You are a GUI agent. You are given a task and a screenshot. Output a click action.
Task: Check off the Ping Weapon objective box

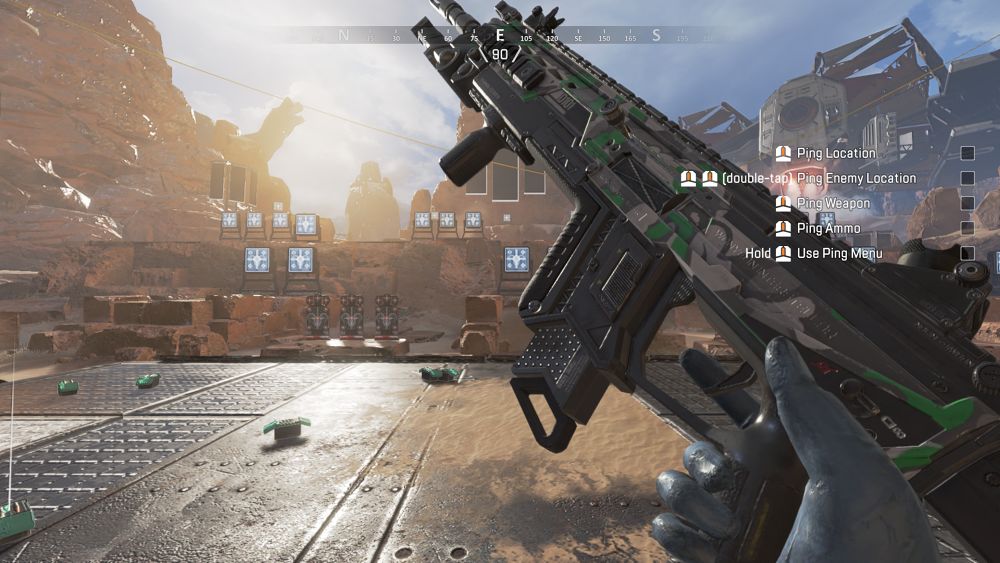pyautogui.click(x=967, y=204)
